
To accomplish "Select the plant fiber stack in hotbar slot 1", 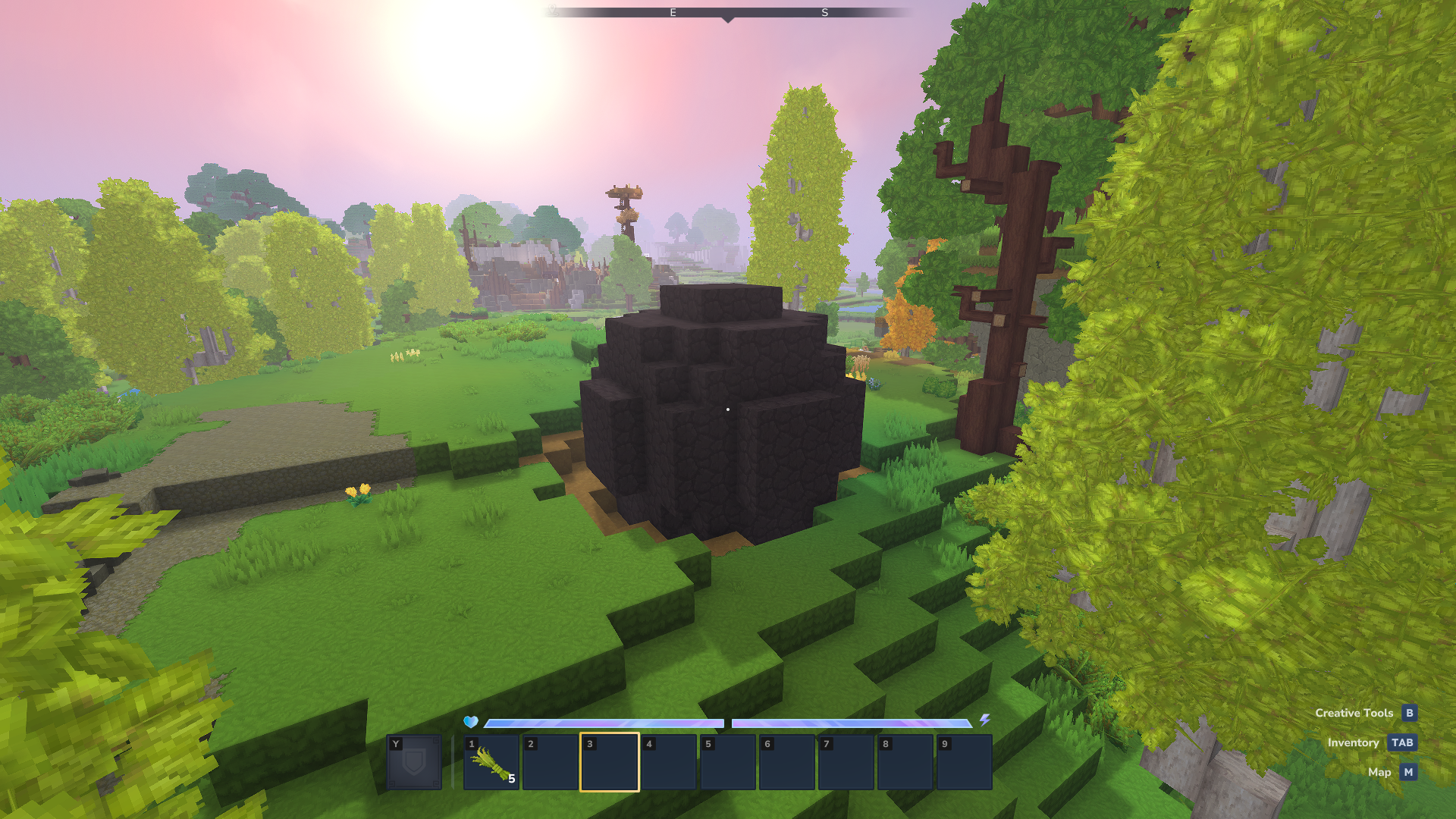I will pos(491,762).
